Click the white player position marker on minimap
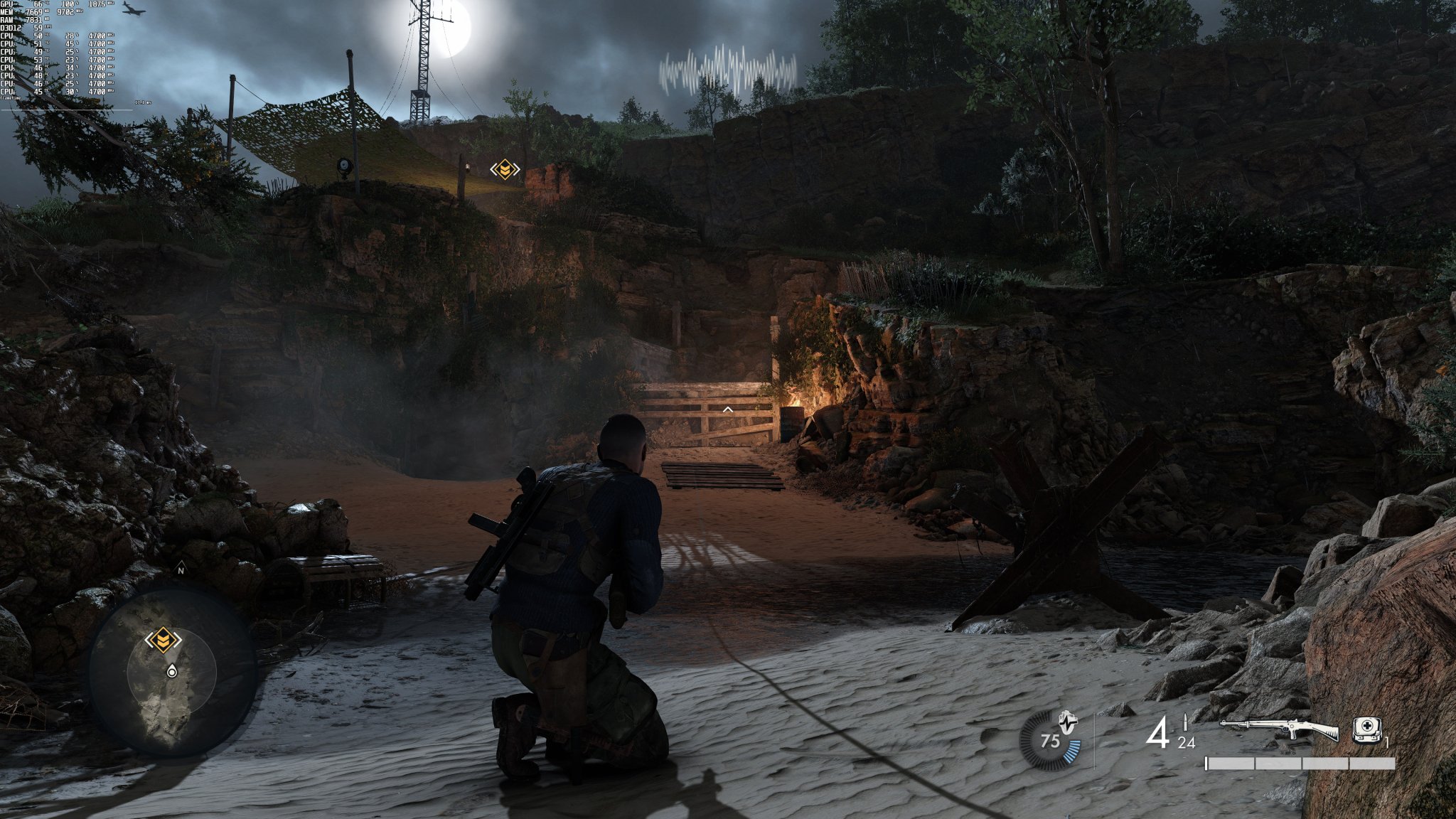 click(171, 672)
